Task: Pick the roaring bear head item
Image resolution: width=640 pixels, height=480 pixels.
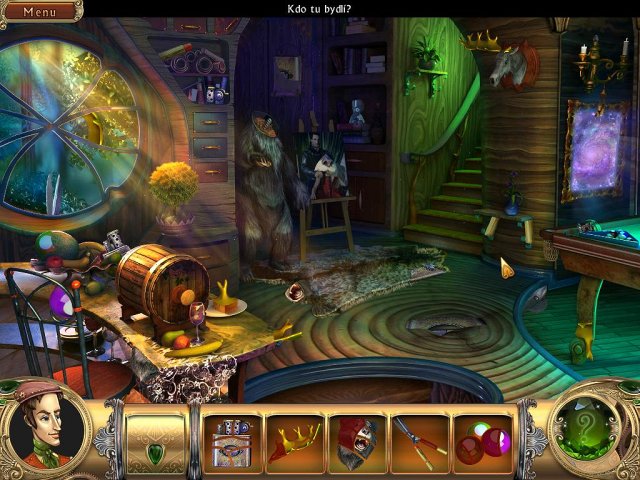Action: point(357,443)
